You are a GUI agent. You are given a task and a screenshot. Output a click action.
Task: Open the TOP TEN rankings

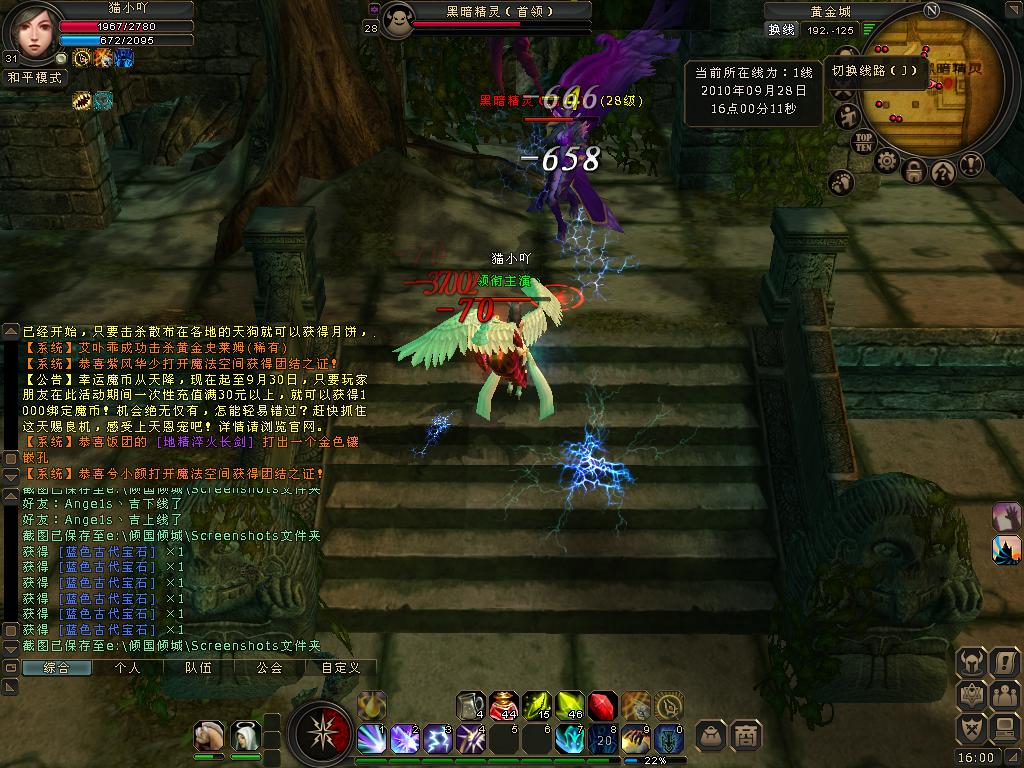tap(863, 141)
